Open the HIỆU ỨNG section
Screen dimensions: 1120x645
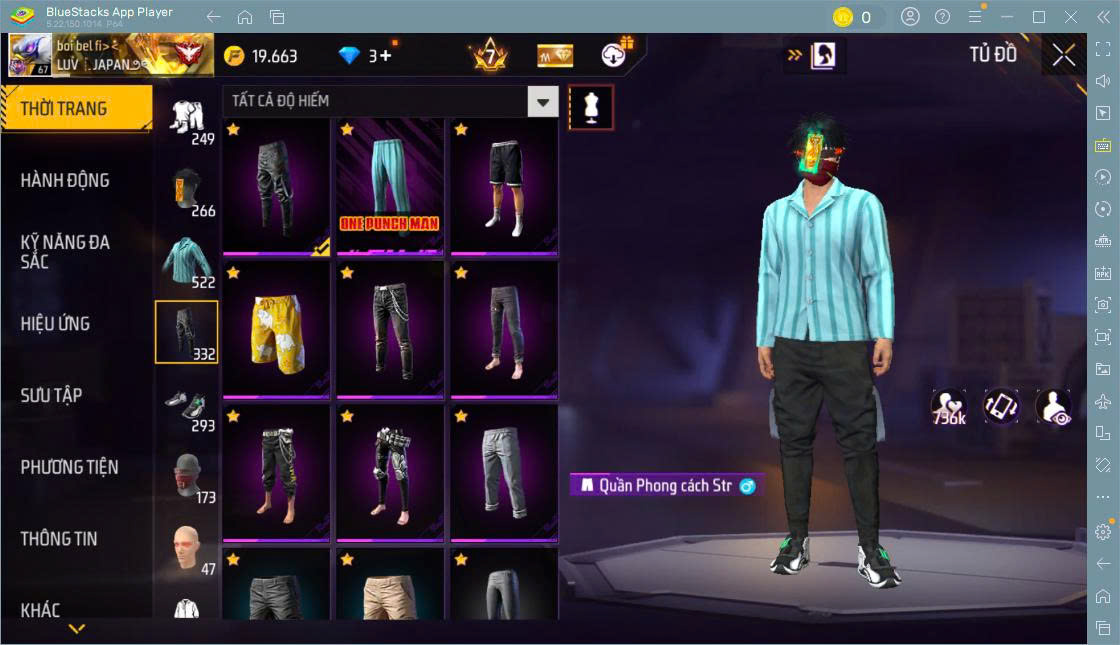click(55, 324)
